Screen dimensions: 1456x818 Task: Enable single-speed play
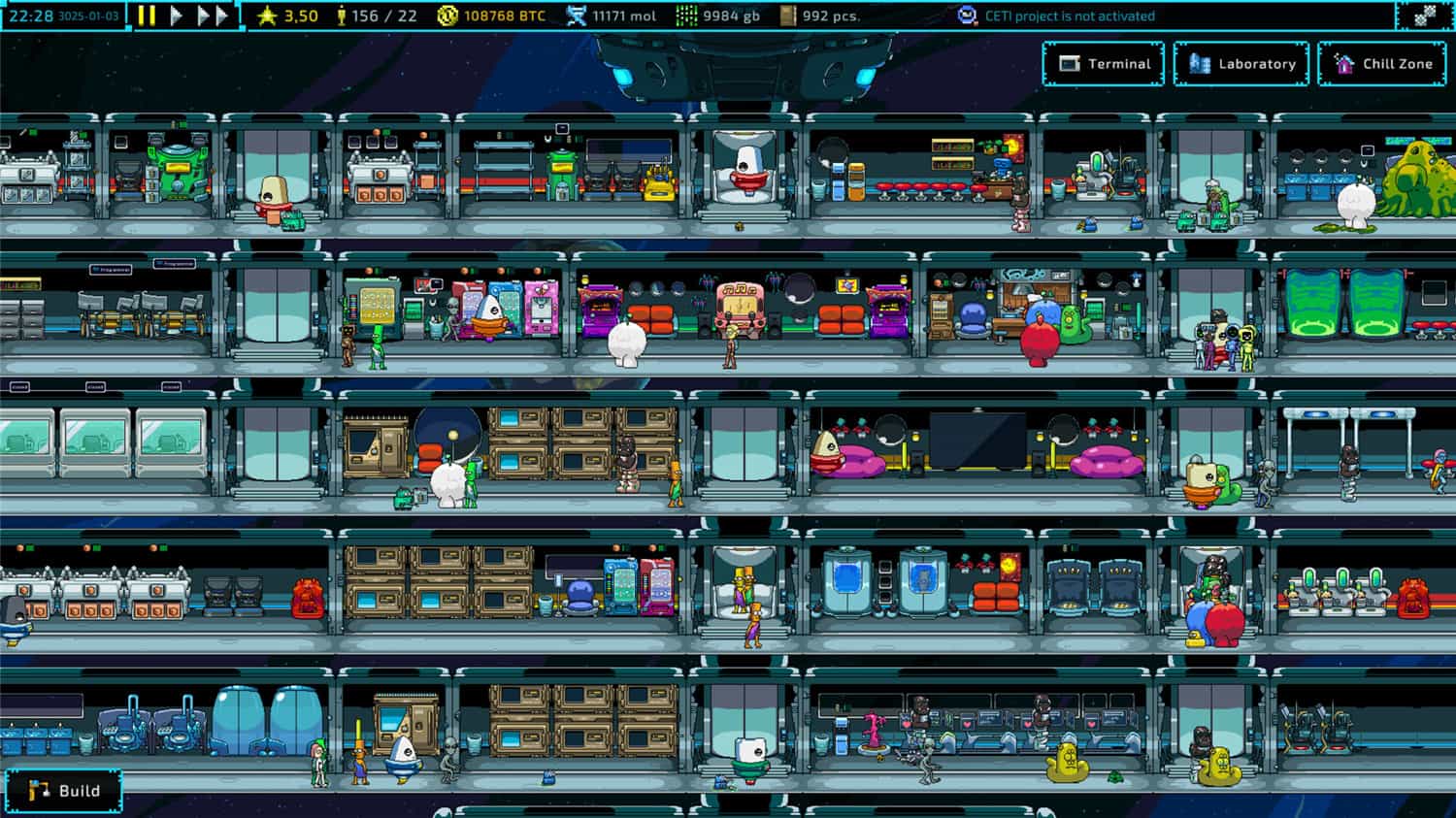(177, 15)
